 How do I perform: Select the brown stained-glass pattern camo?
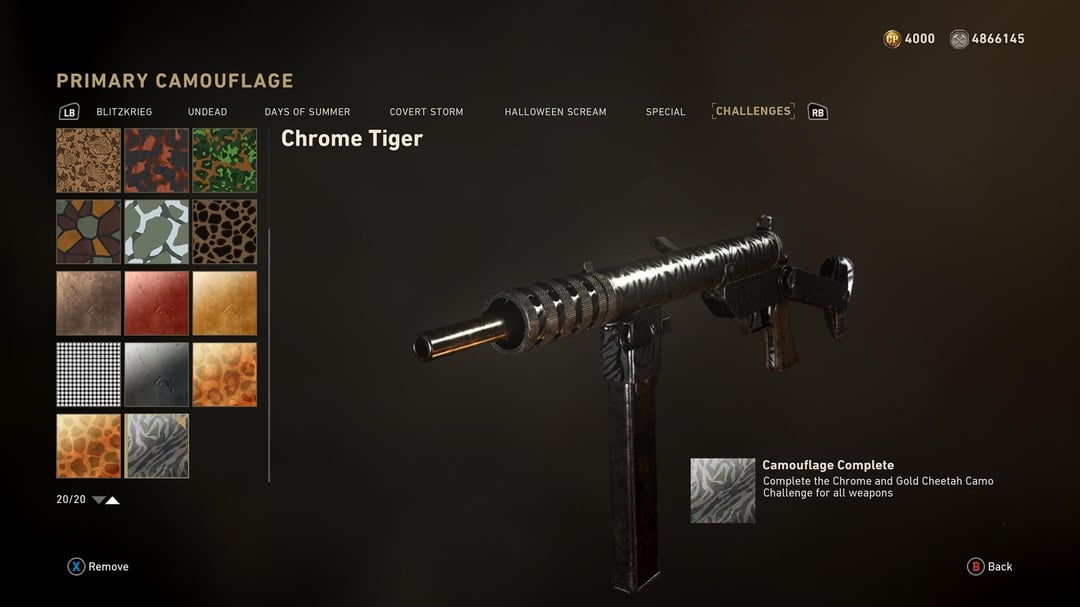(88, 231)
